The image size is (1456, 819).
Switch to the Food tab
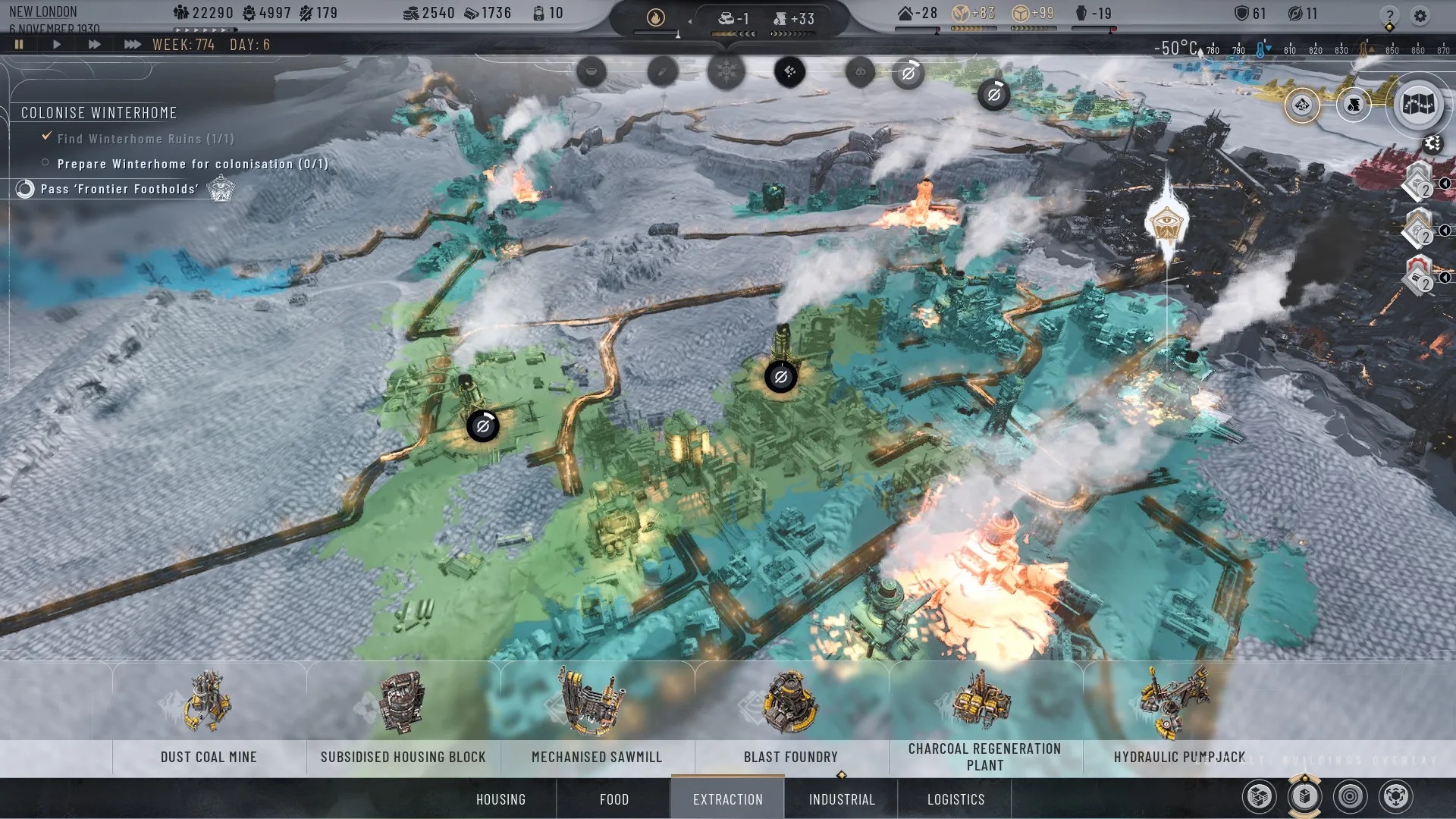click(614, 799)
